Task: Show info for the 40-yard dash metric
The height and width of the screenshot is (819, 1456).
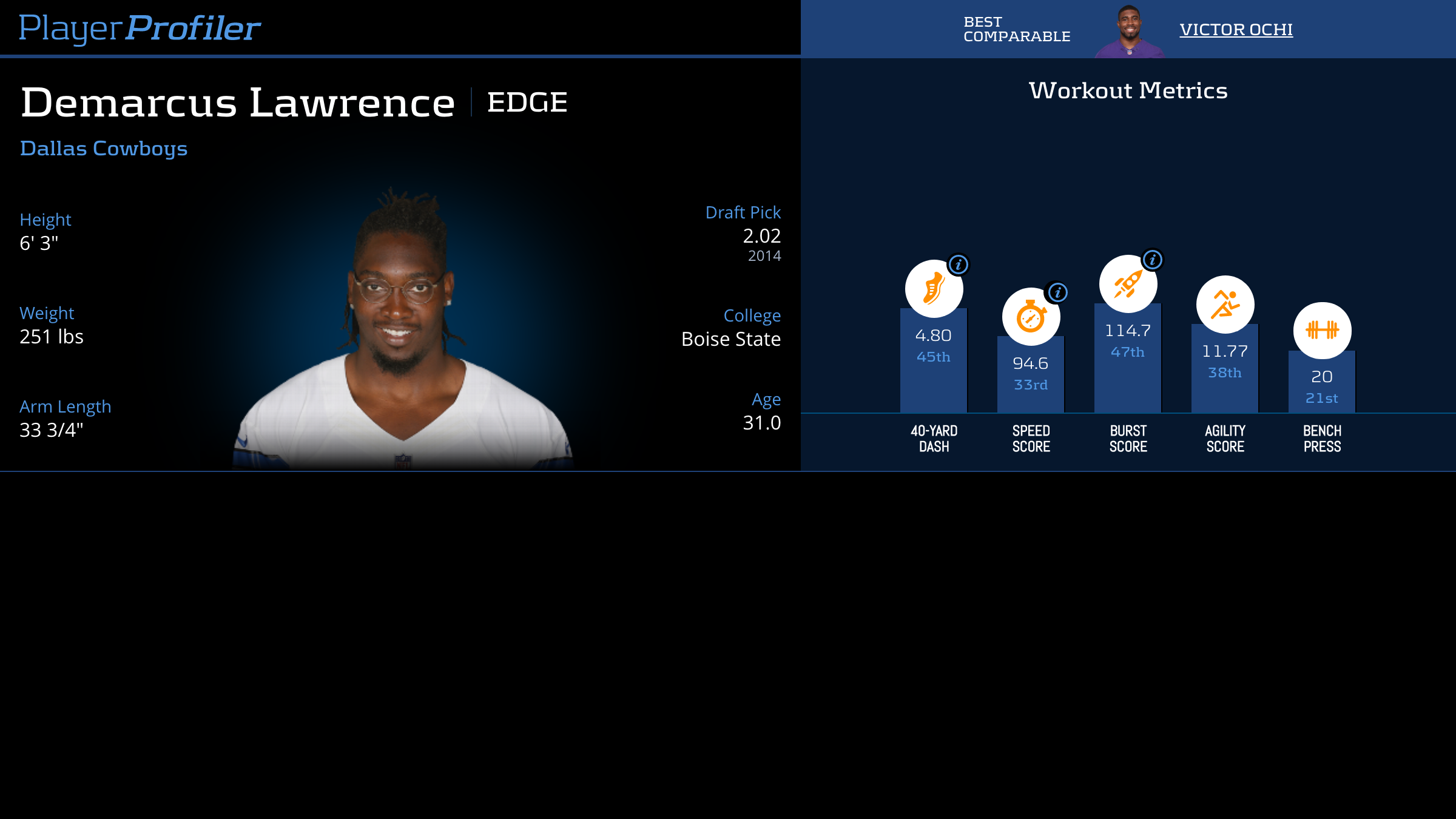Action: tap(959, 265)
